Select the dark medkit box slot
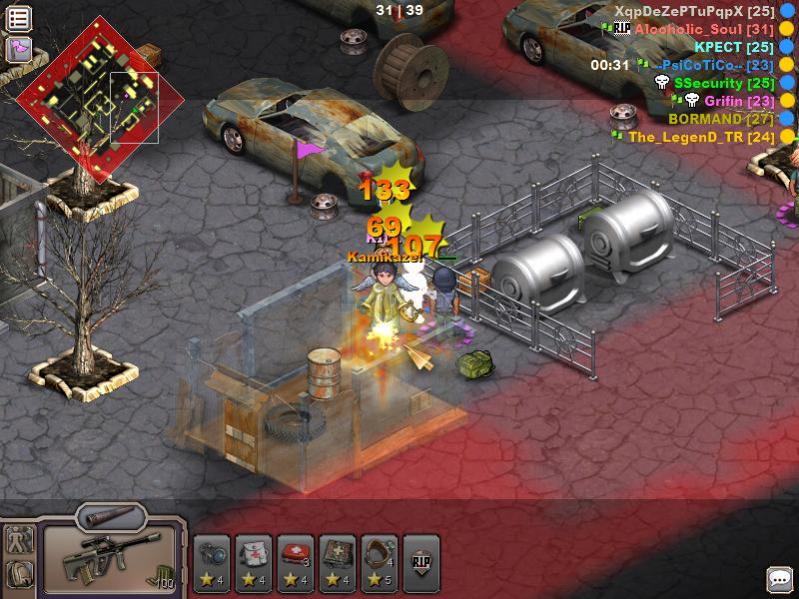 tap(338, 563)
